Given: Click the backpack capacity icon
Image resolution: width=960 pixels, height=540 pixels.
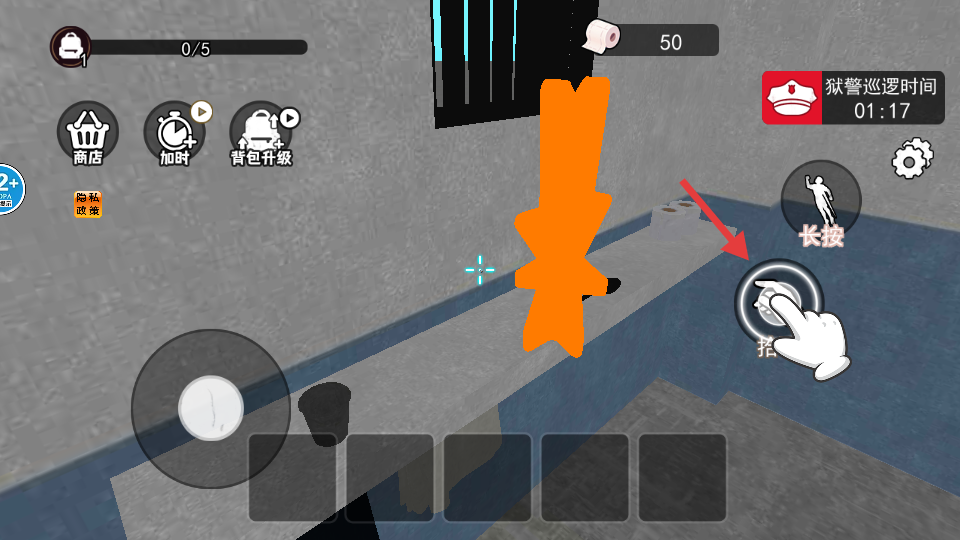Looking at the screenshot, I should click(x=71, y=46).
